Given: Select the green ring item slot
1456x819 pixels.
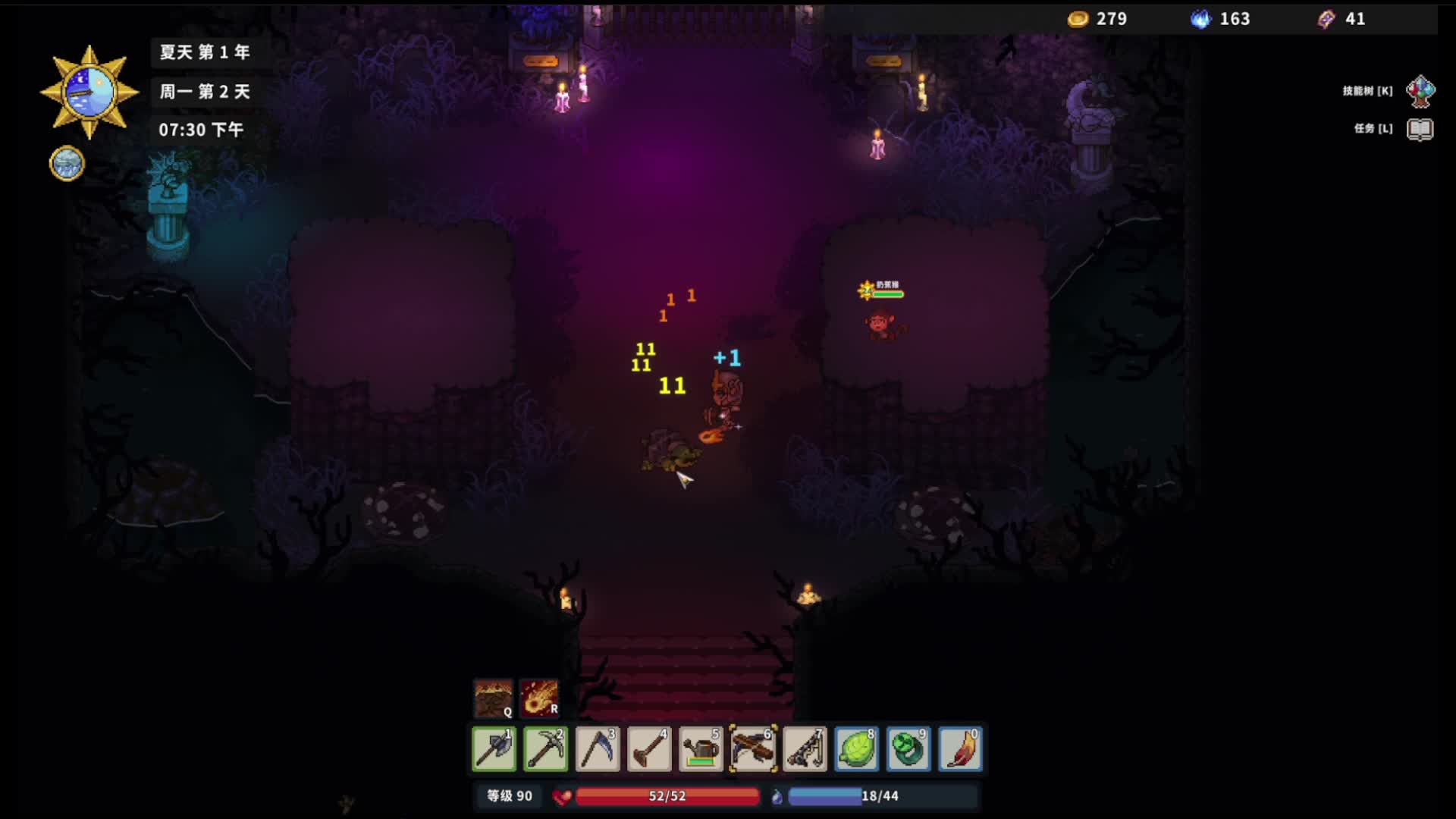Looking at the screenshot, I should (x=908, y=749).
